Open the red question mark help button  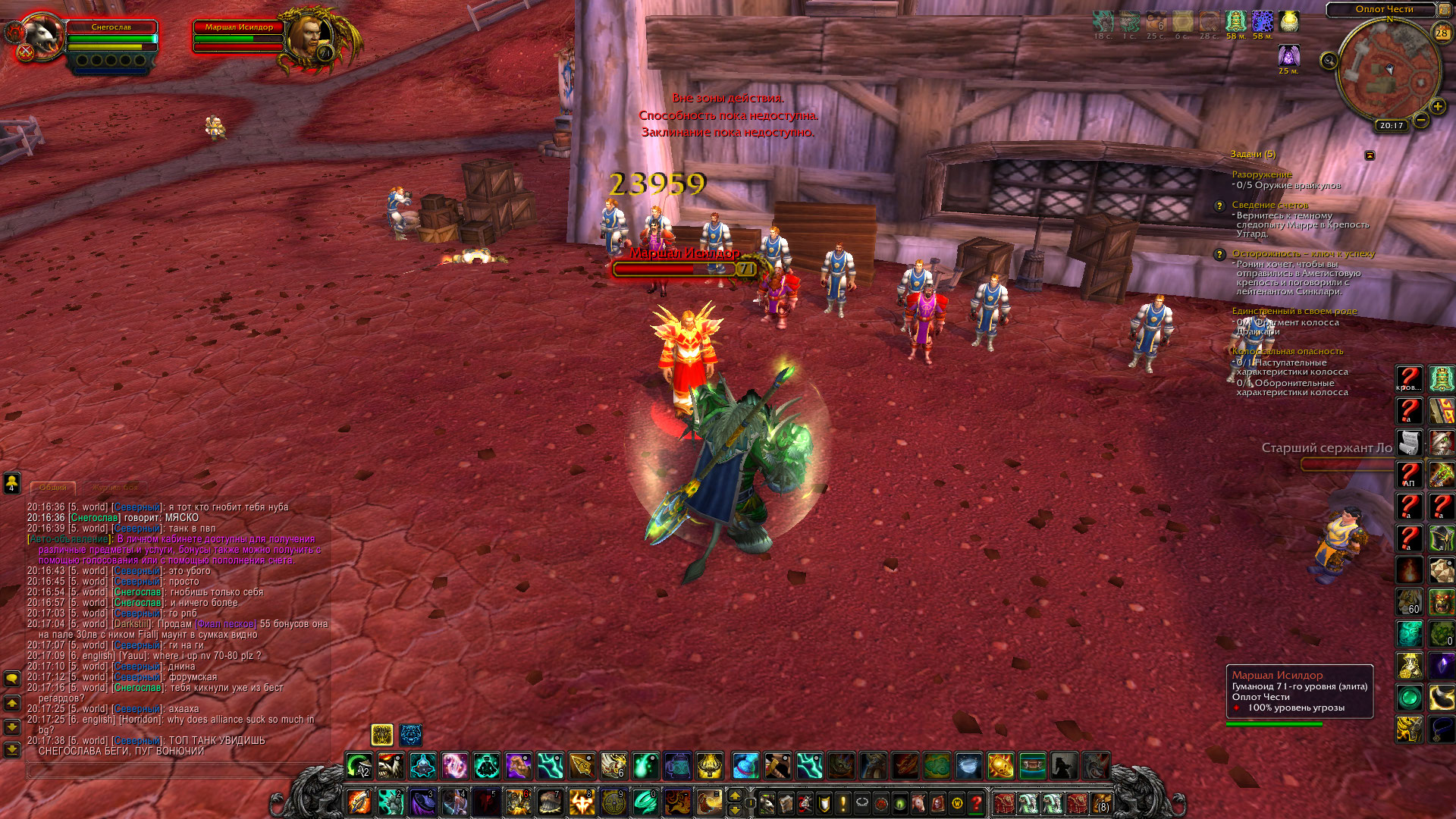coord(977,802)
